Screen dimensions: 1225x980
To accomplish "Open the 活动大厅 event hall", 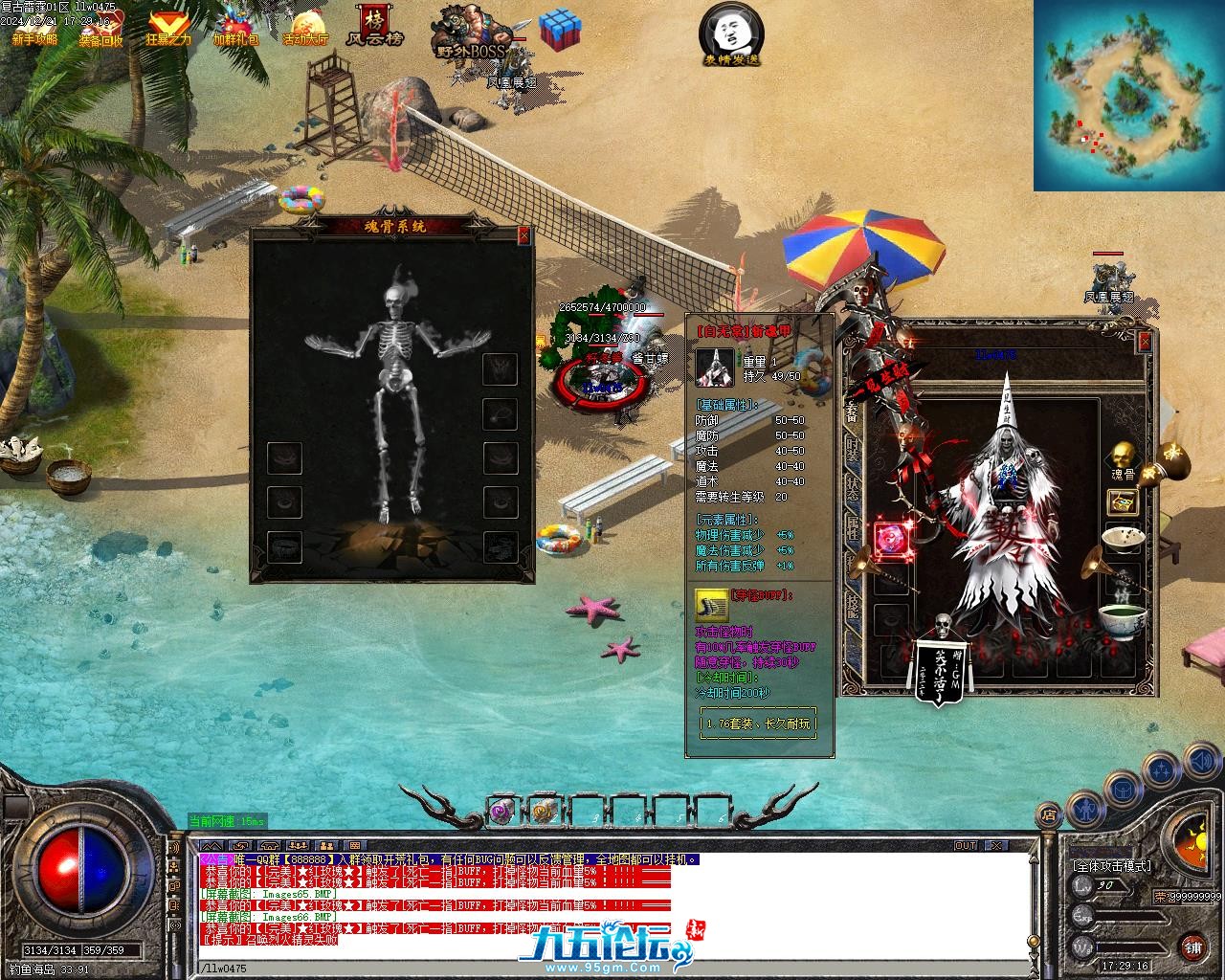I will point(305,29).
